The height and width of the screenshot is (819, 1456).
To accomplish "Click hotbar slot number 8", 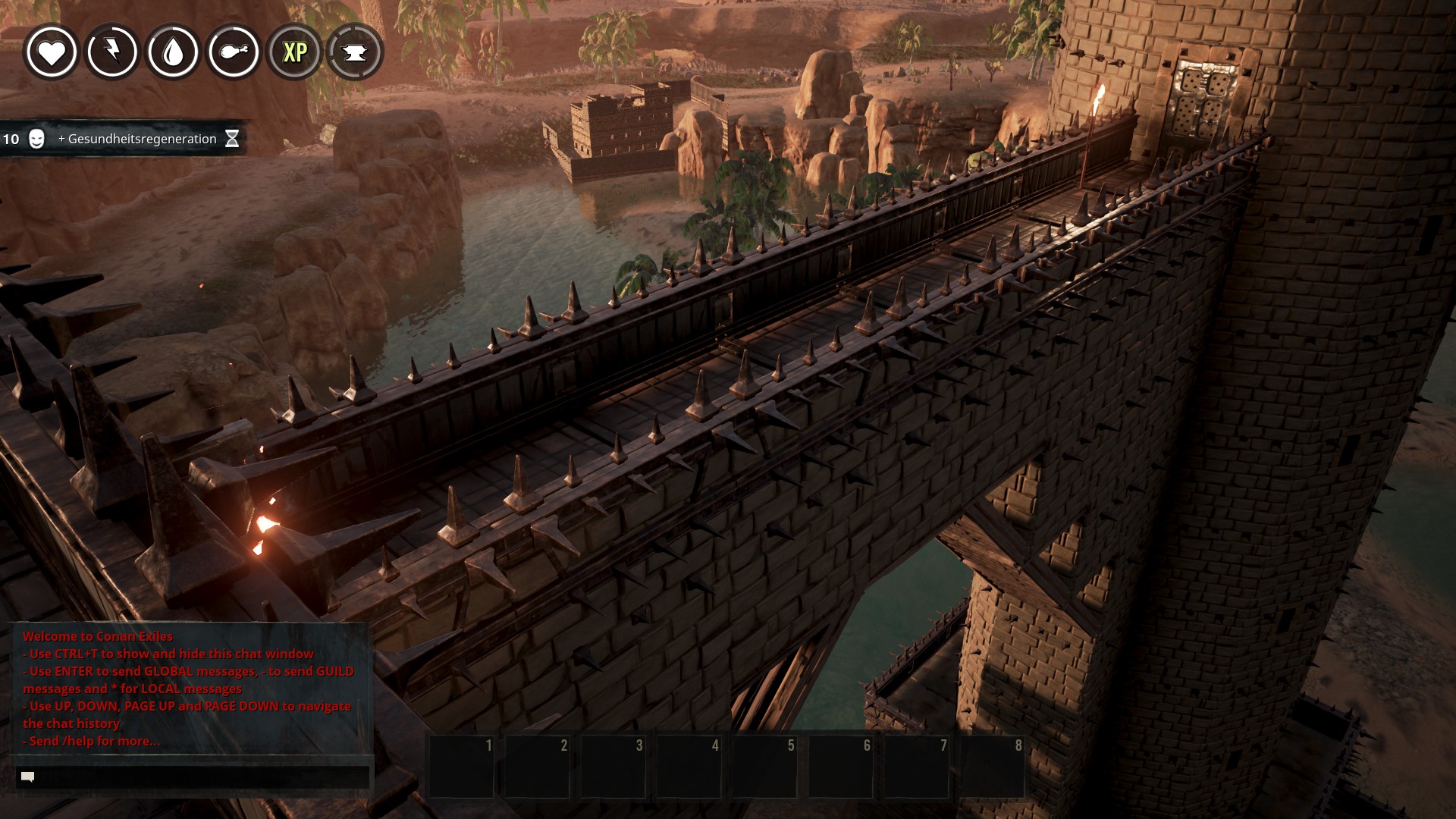I will (992, 766).
